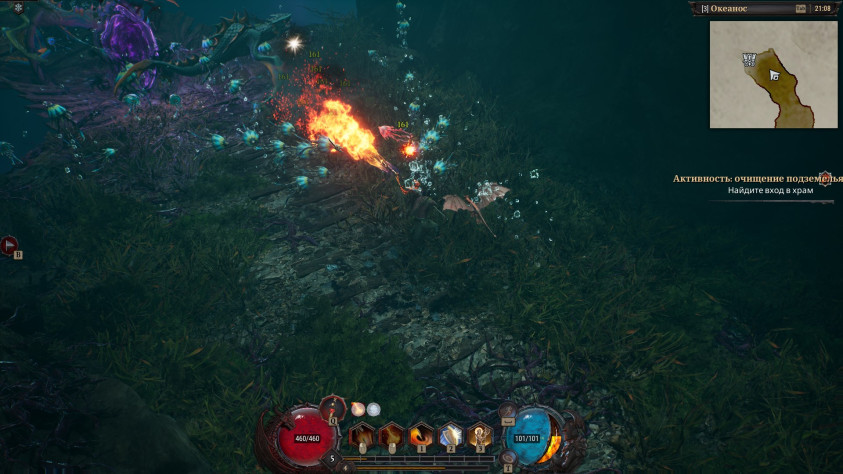Activate the first flame attack skill
The height and width of the screenshot is (474, 843).
(361, 436)
